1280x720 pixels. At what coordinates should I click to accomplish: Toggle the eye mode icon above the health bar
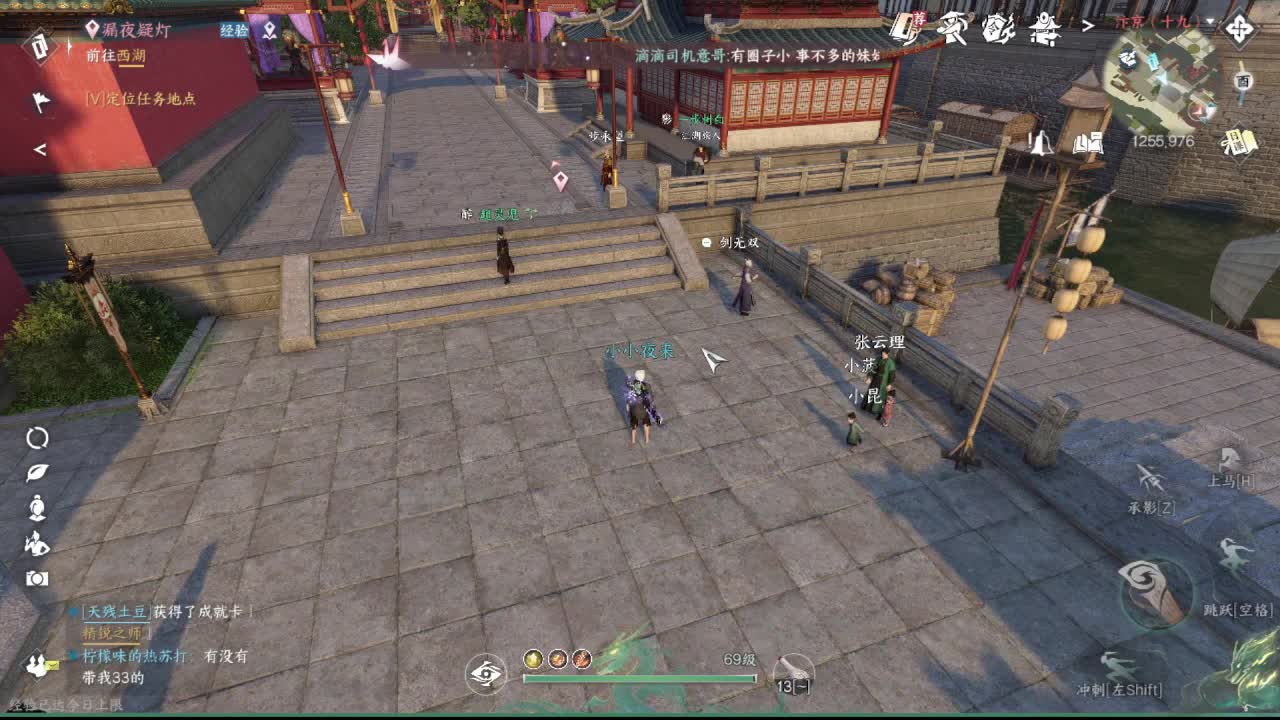point(487,675)
